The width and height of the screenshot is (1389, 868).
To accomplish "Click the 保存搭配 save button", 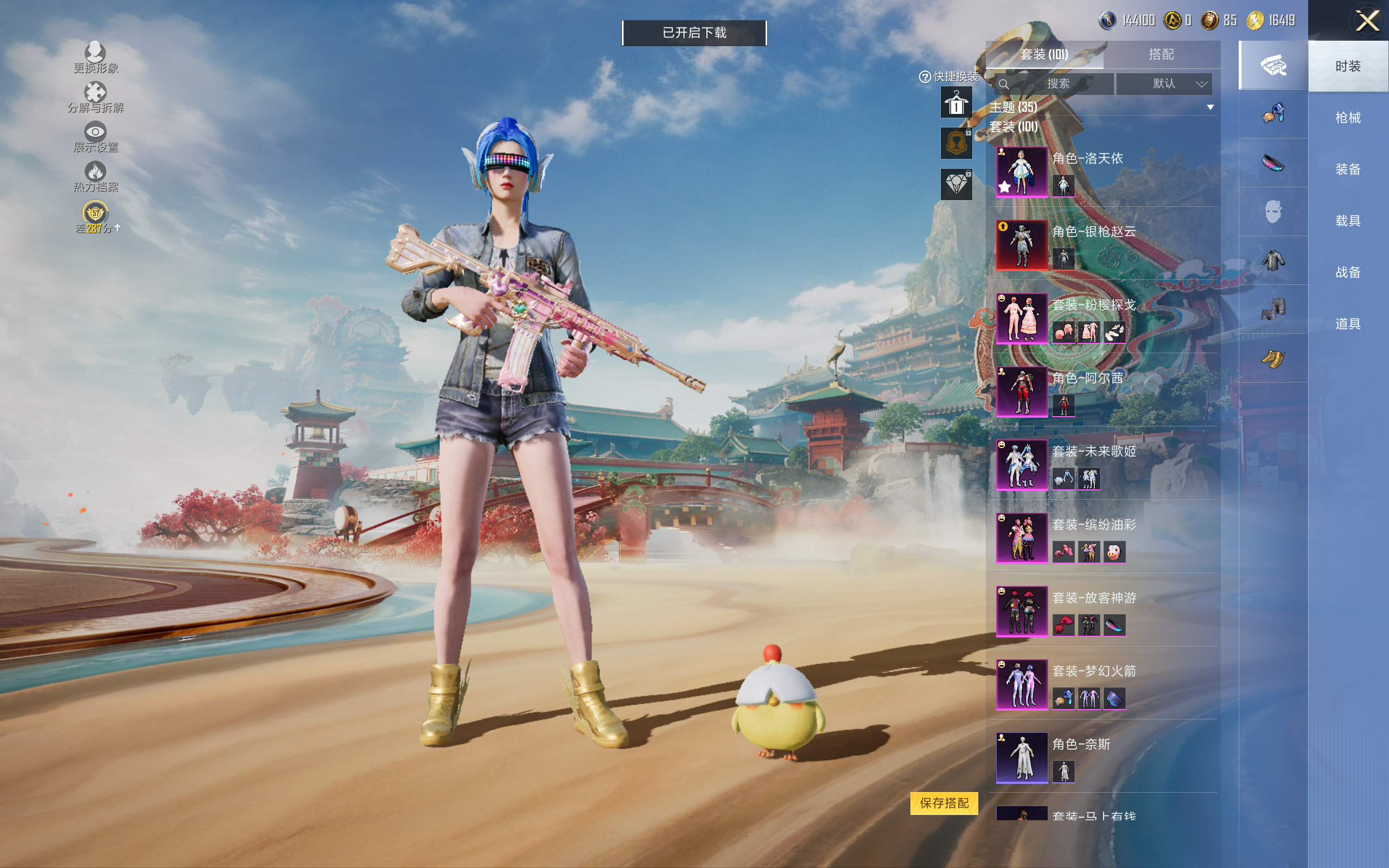I will 944,802.
